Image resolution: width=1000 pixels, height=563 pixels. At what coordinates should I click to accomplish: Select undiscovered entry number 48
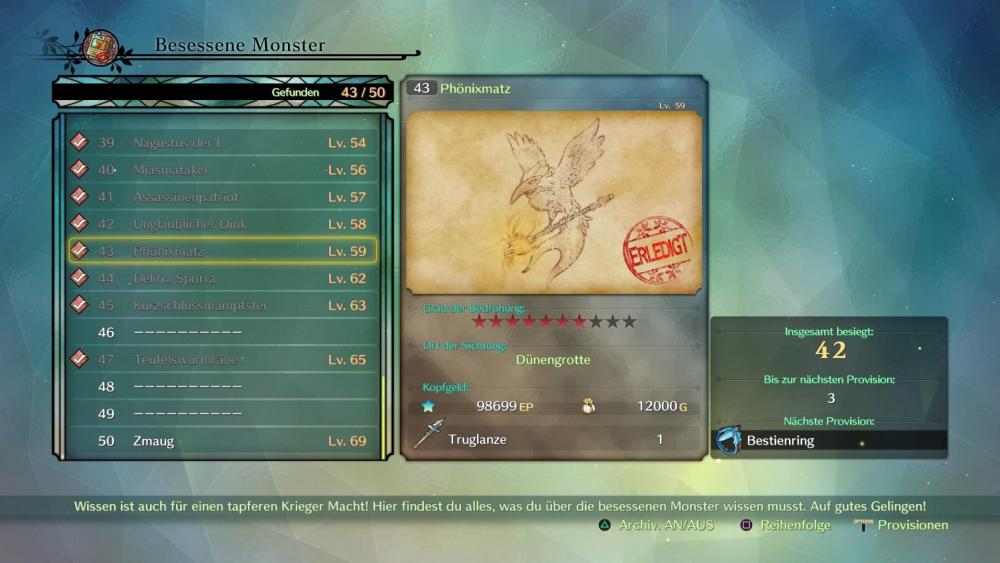(x=222, y=386)
